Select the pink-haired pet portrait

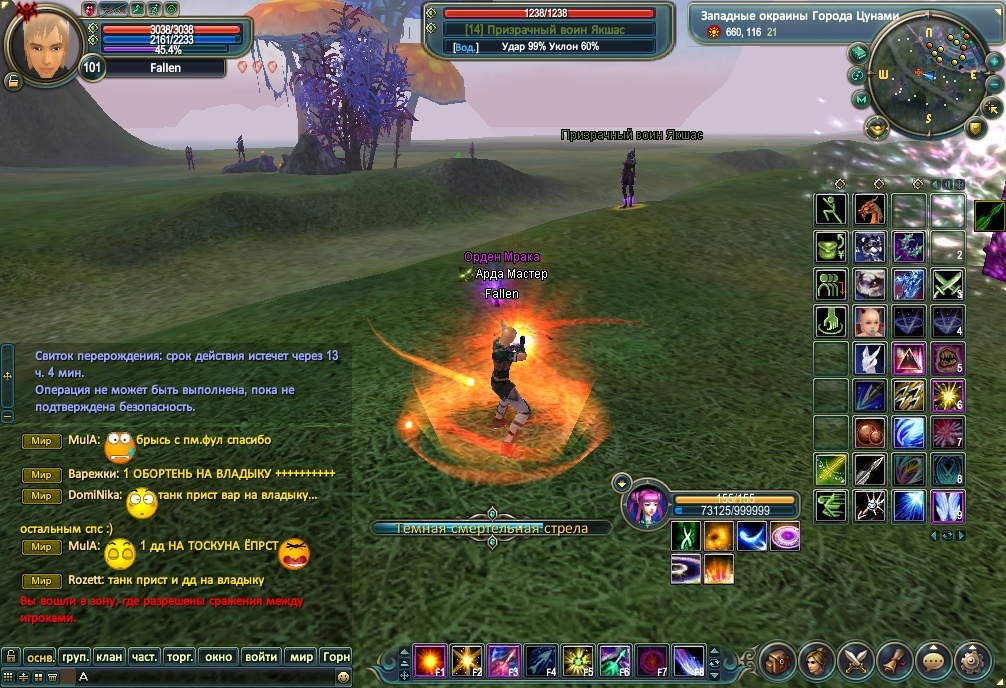[644, 504]
